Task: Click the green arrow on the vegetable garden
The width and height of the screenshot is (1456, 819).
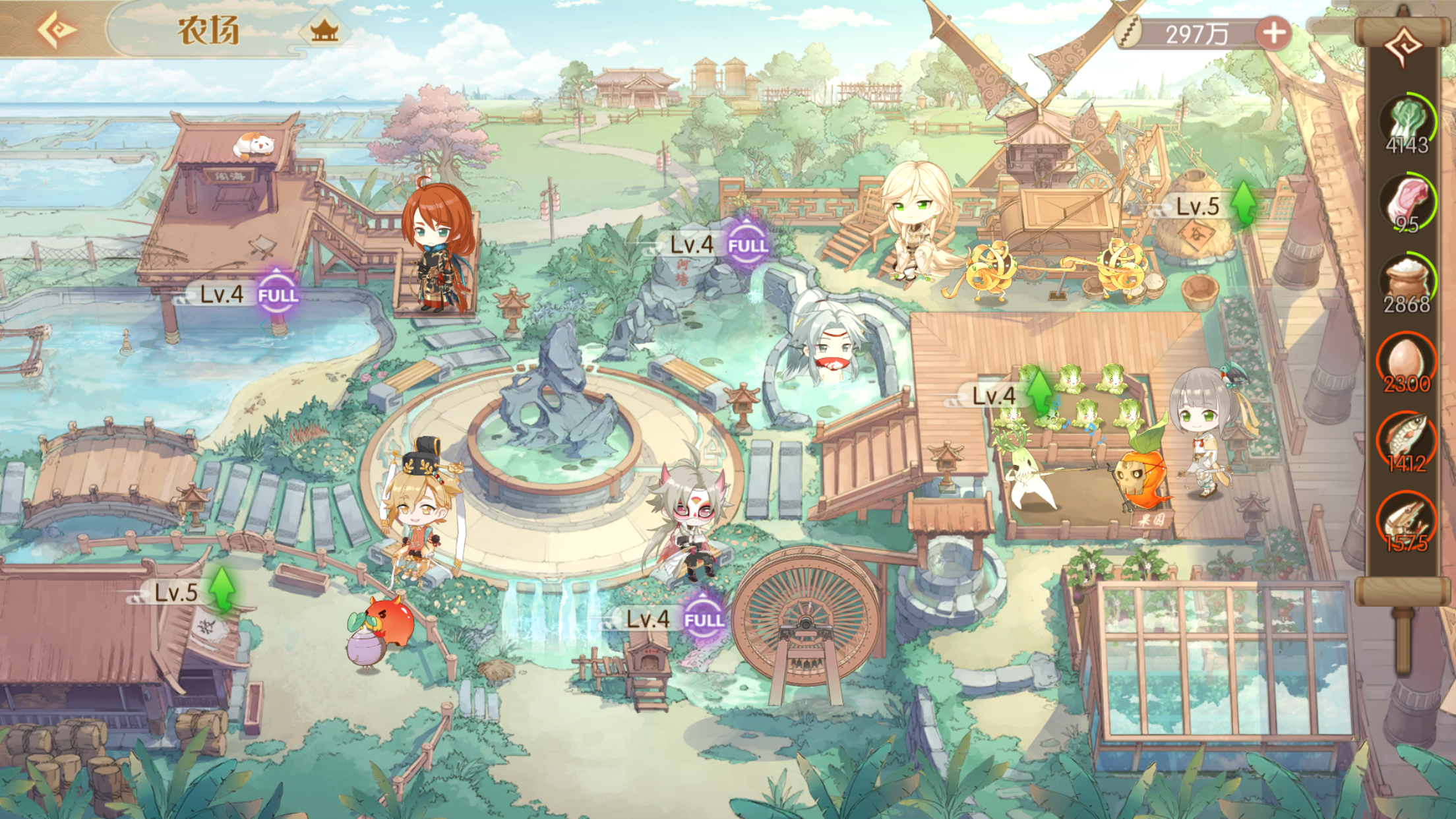Action: pos(1039,392)
